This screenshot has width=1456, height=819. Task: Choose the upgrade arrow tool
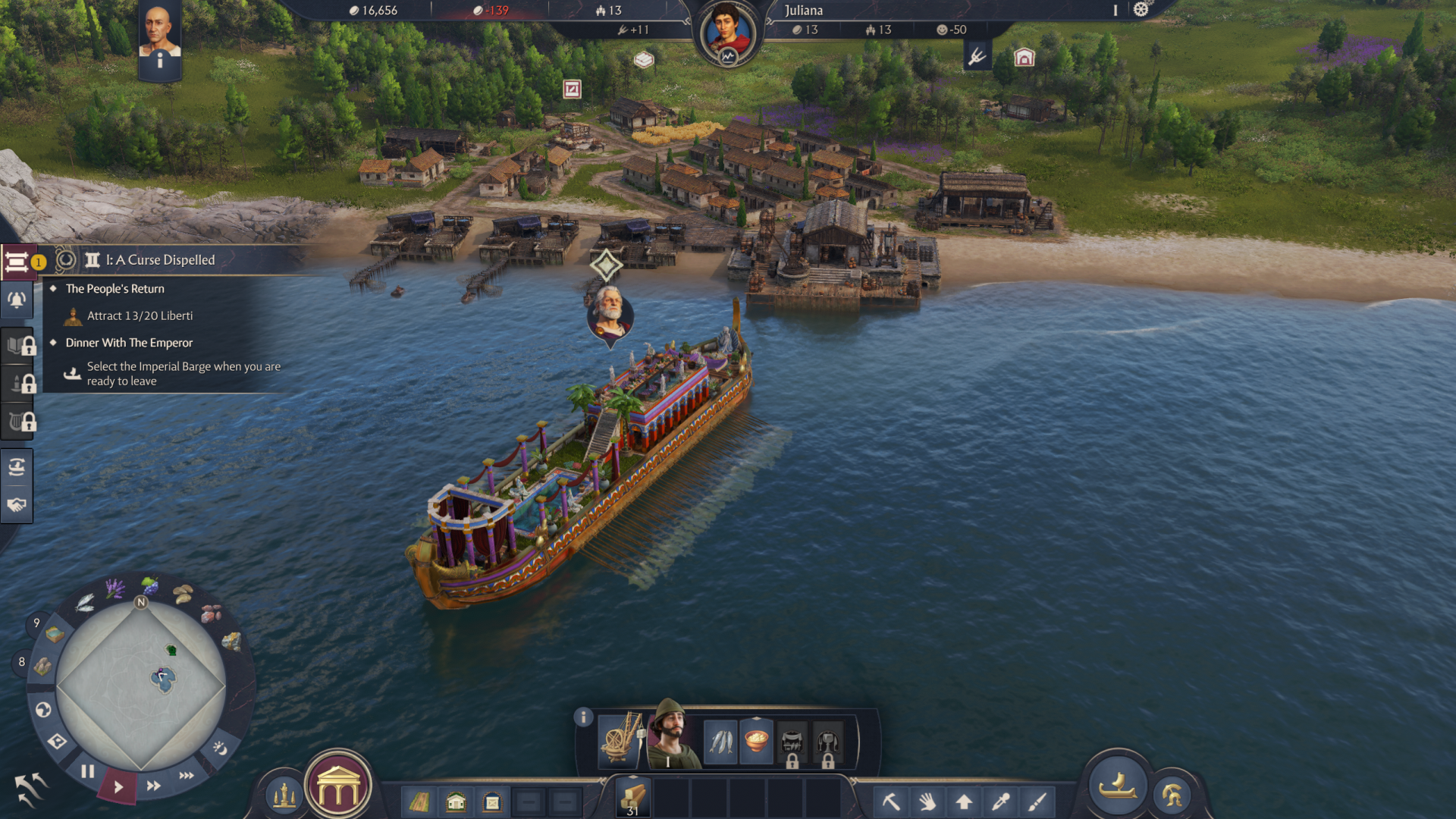[964, 801]
